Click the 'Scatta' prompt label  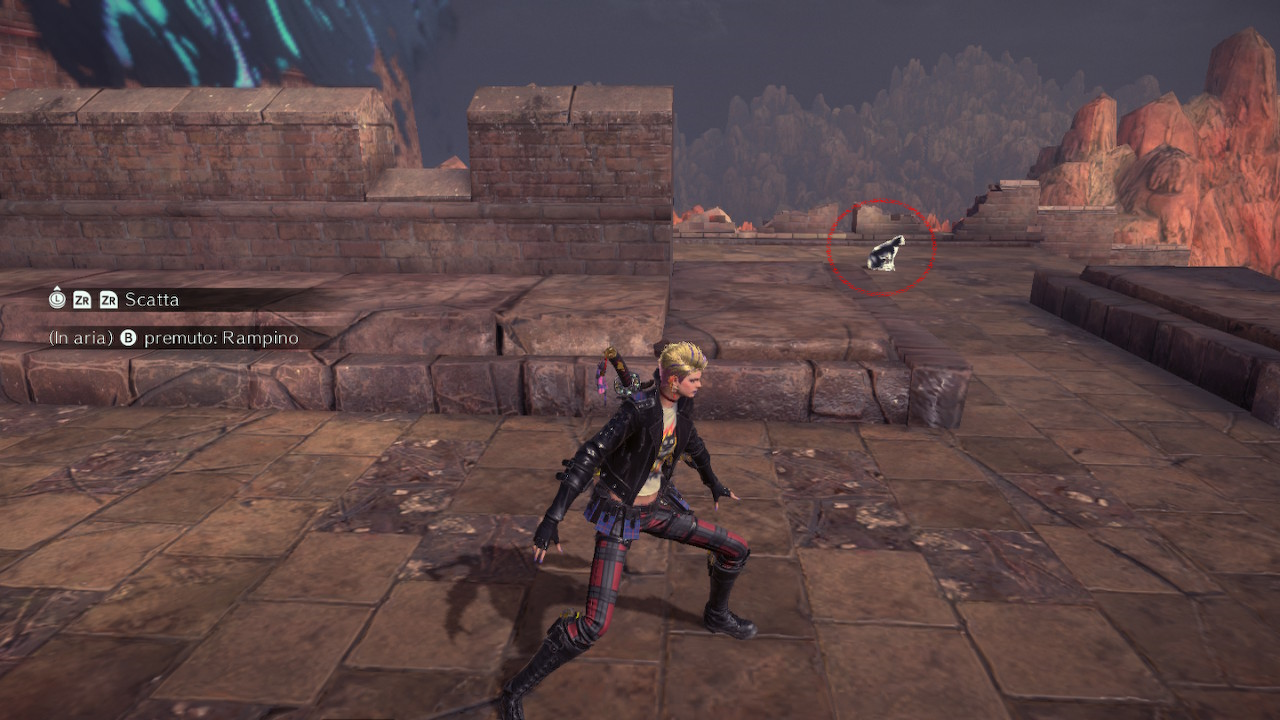click(x=152, y=299)
